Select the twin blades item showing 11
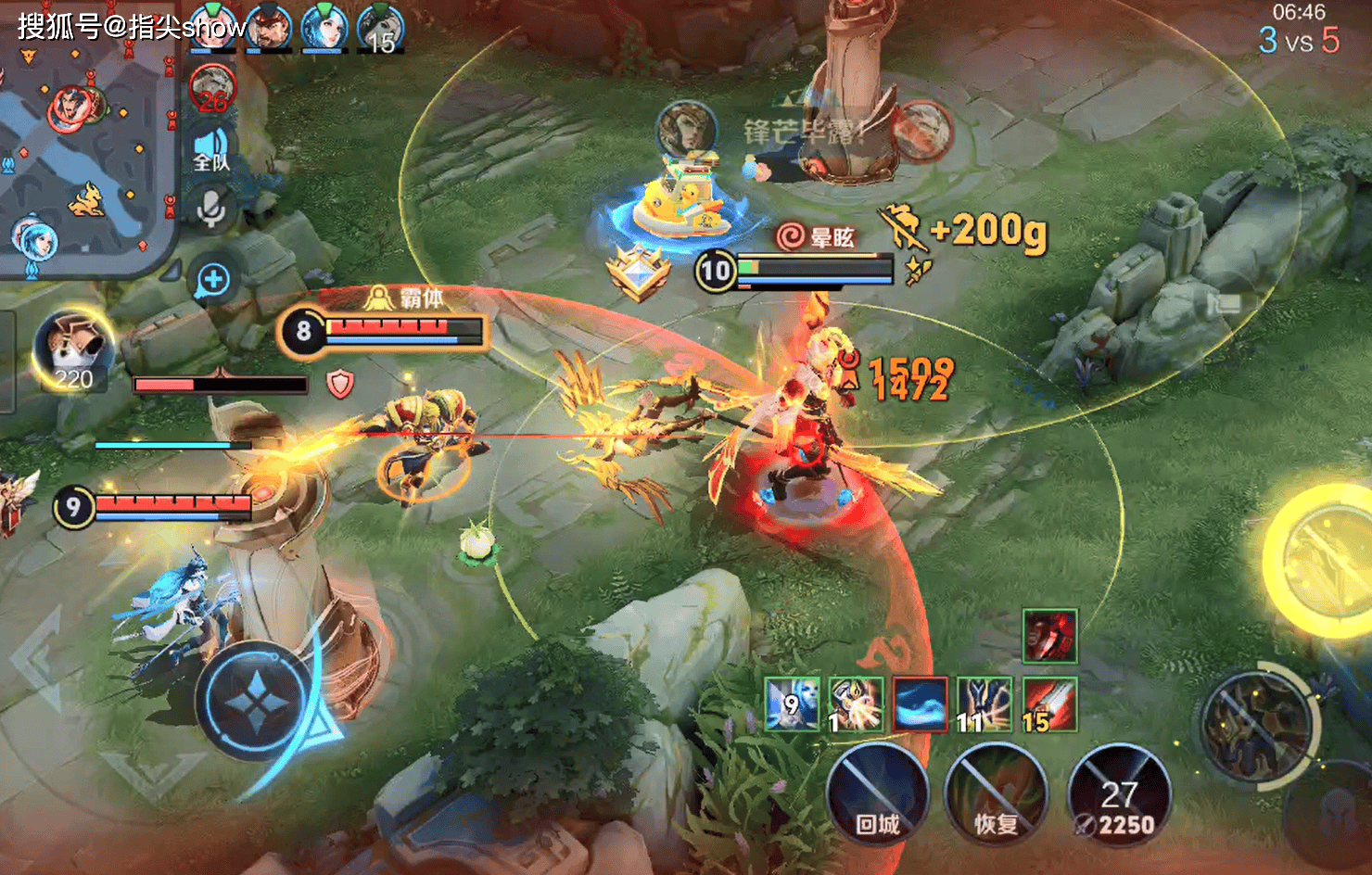The height and width of the screenshot is (875, 1372). click(985, 704)
